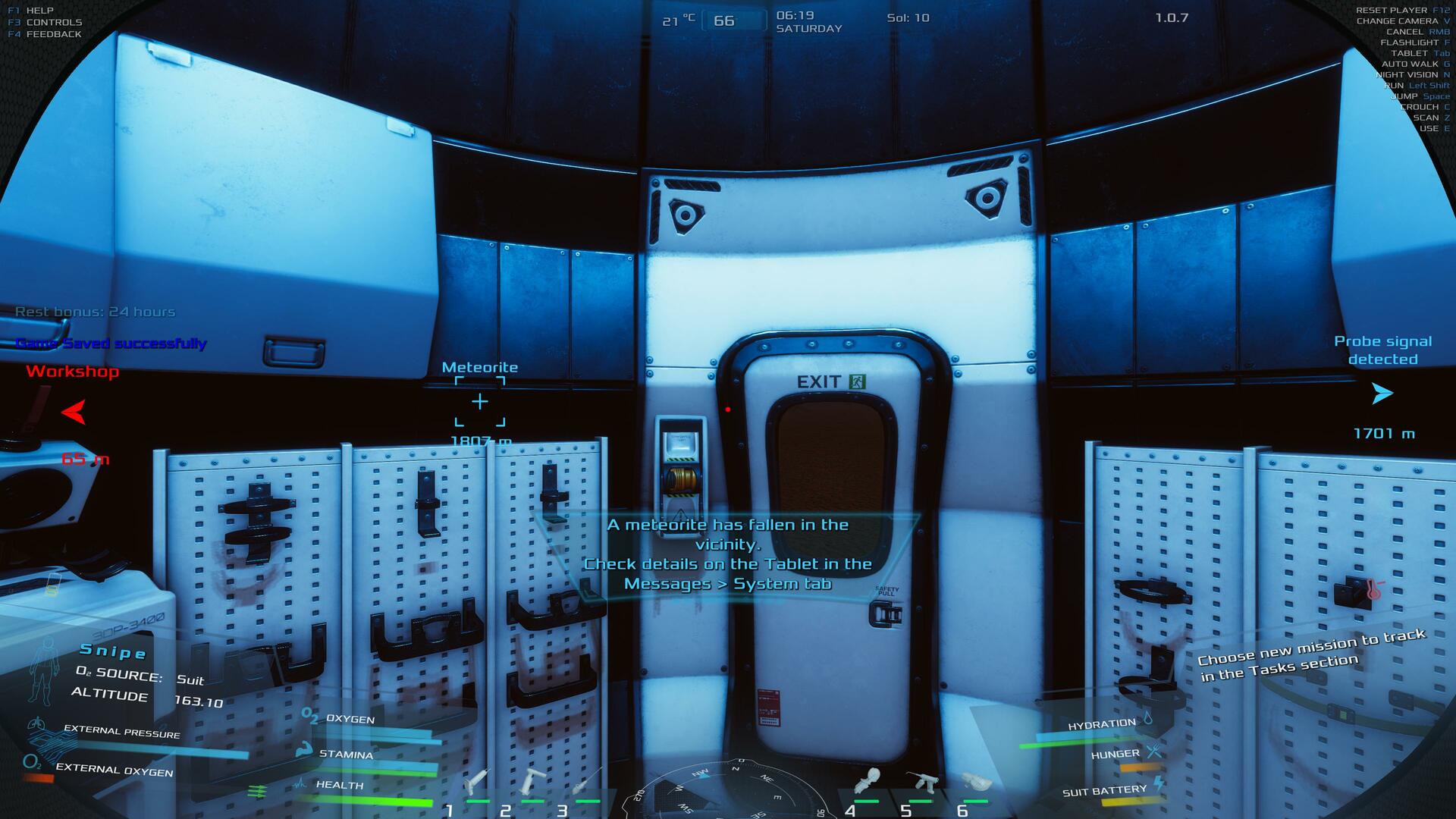
Task: Click the Probe signal direction arrow
Action: pyautogui.click(x=1382, y=394)
